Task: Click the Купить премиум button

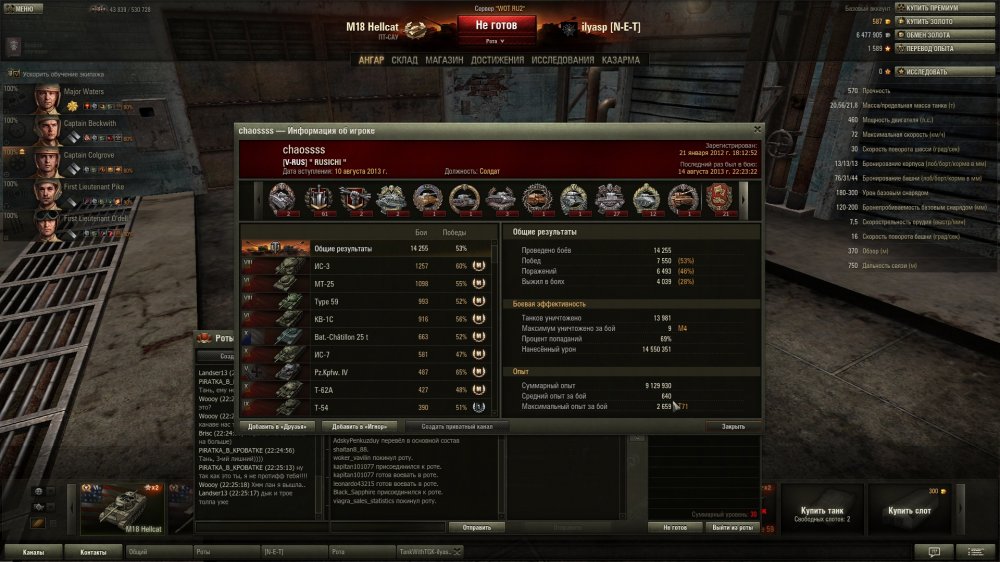Action: pyautogui.click(x=937, y=8)
